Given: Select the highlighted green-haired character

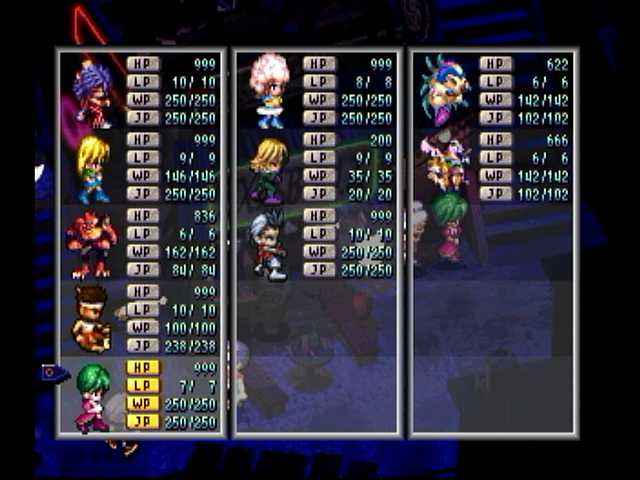Looking at the screenshot, I should coord(92,396).
